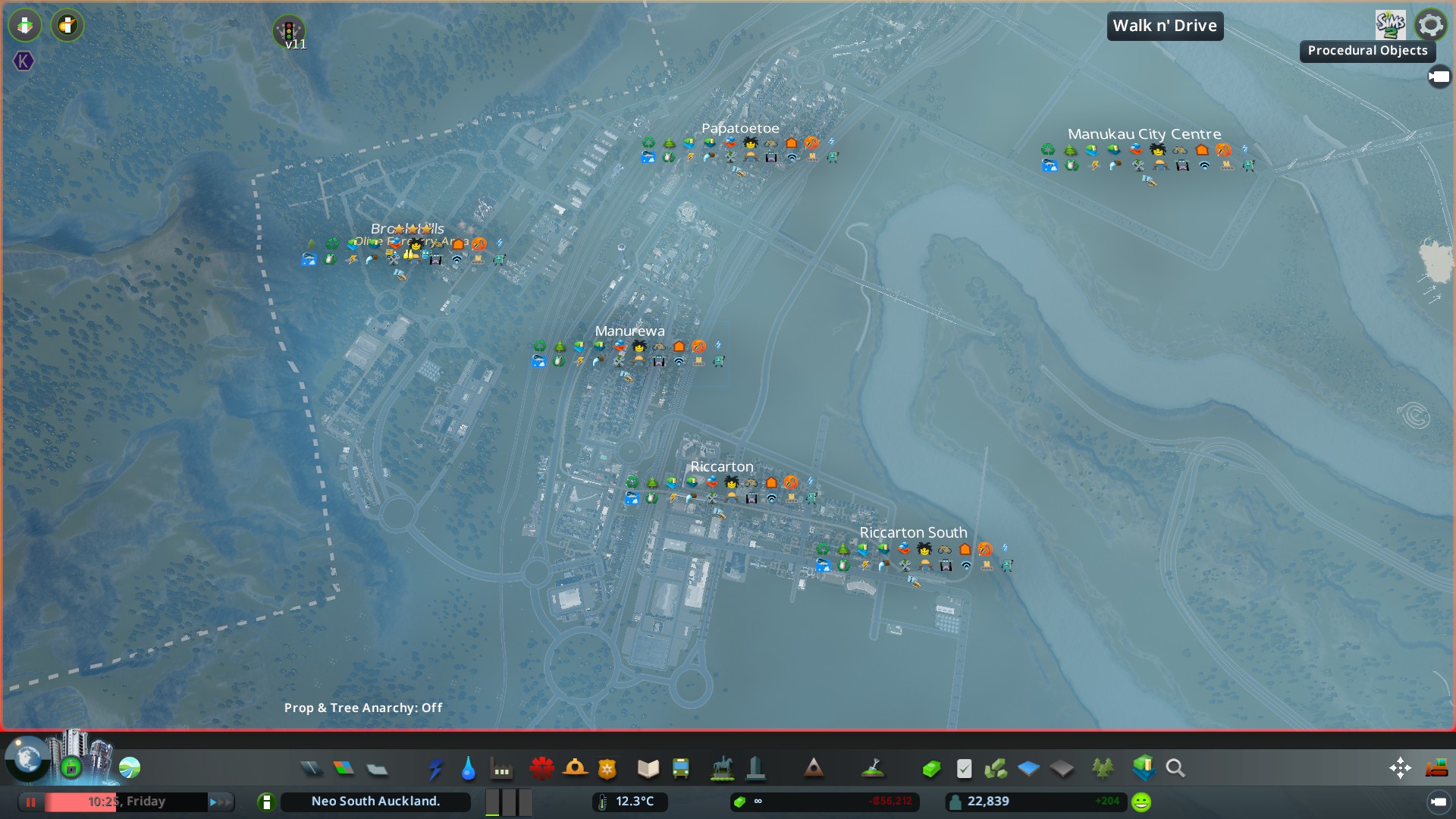Open the Procedural Objects panel
The image size is (1456, 819).
pyautogui.click(x=1367, y=51)
